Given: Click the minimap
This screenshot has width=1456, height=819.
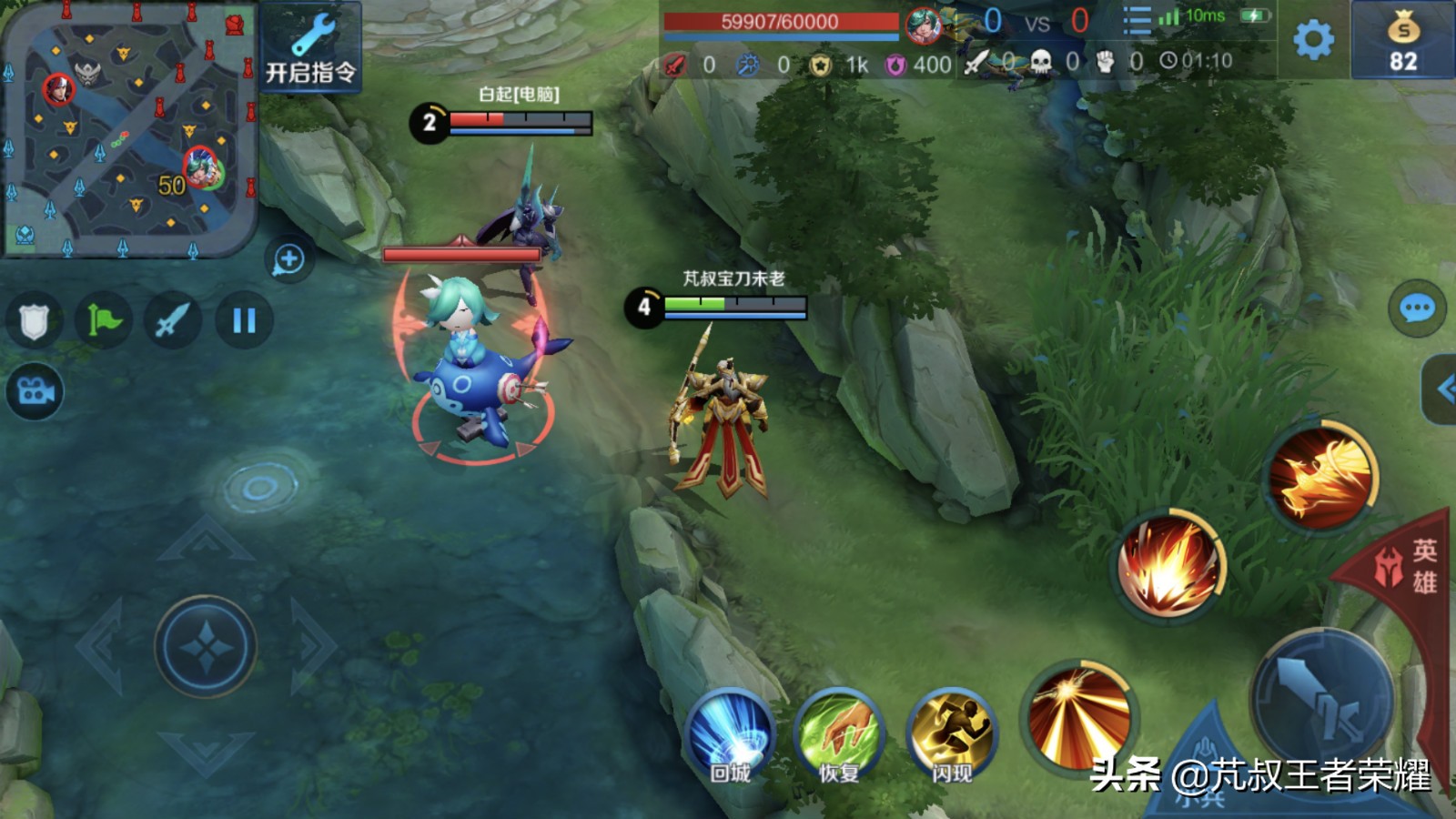Looking at the screenshot, I should pyautogui.click(x=127, y=129).
